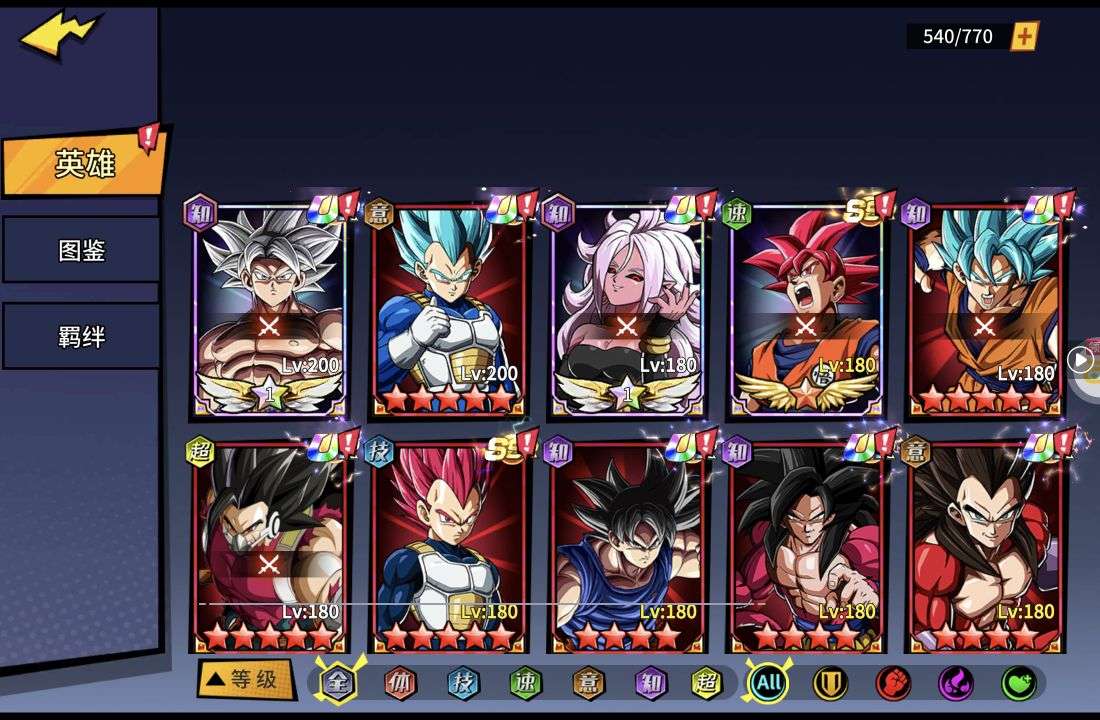Show heroes with the green heart role

click(x=1018, y=683)
